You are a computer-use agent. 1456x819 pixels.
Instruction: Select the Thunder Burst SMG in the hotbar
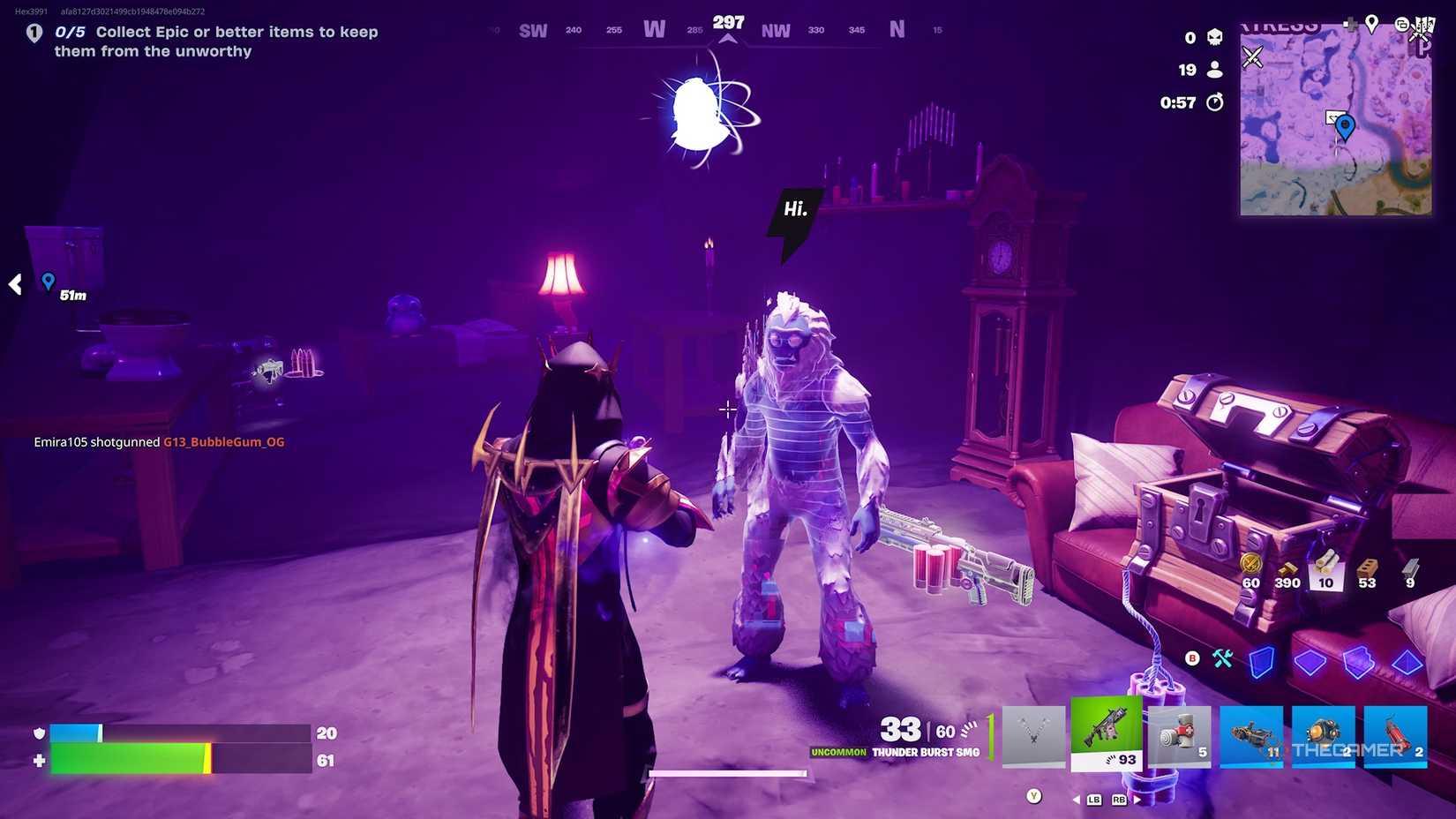coord(1107,737)
